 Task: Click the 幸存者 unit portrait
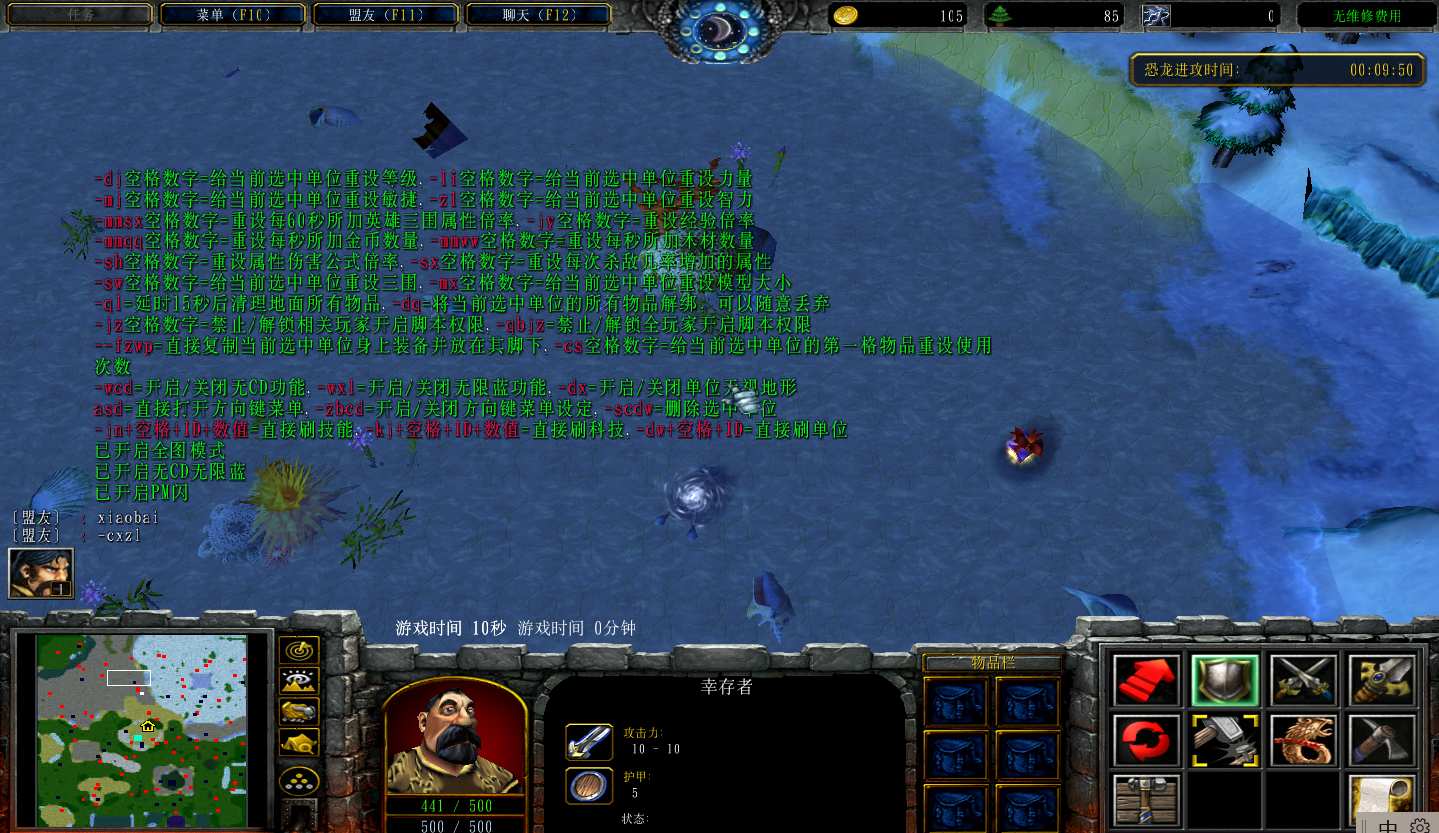[x=455, y=738]
